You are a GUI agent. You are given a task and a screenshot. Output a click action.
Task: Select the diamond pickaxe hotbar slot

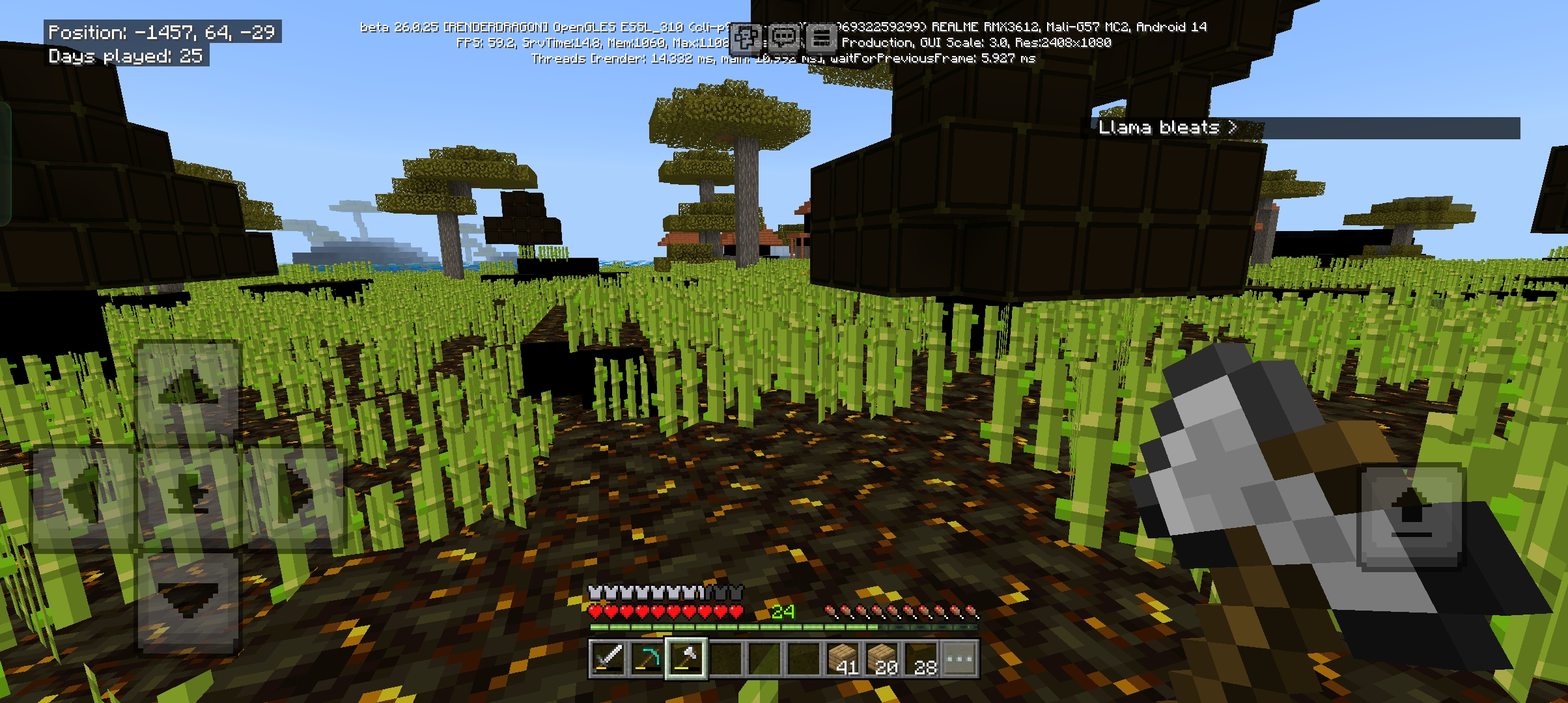pos(647,659)
